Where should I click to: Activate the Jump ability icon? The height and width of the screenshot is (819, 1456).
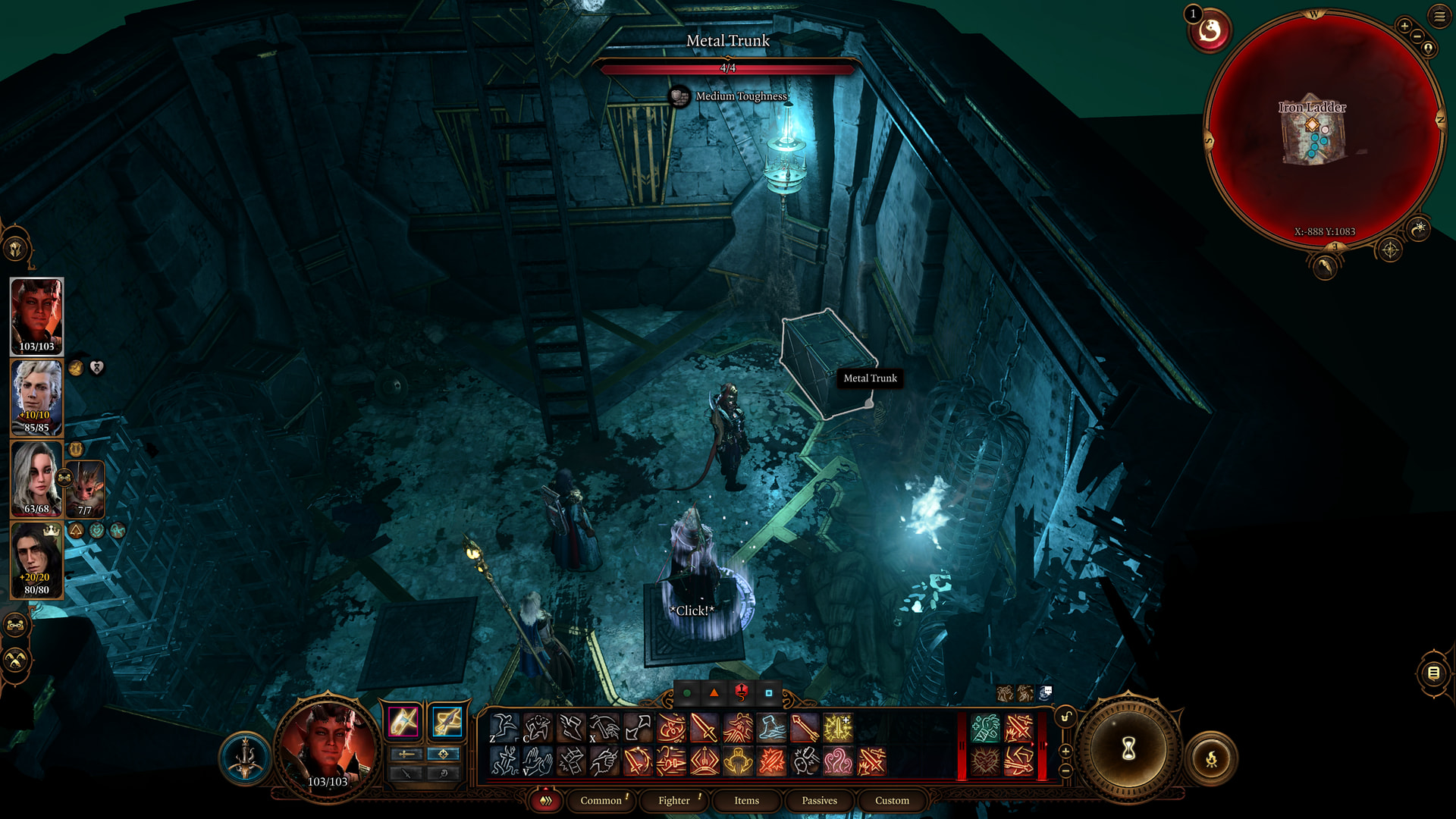coord(504,728)
